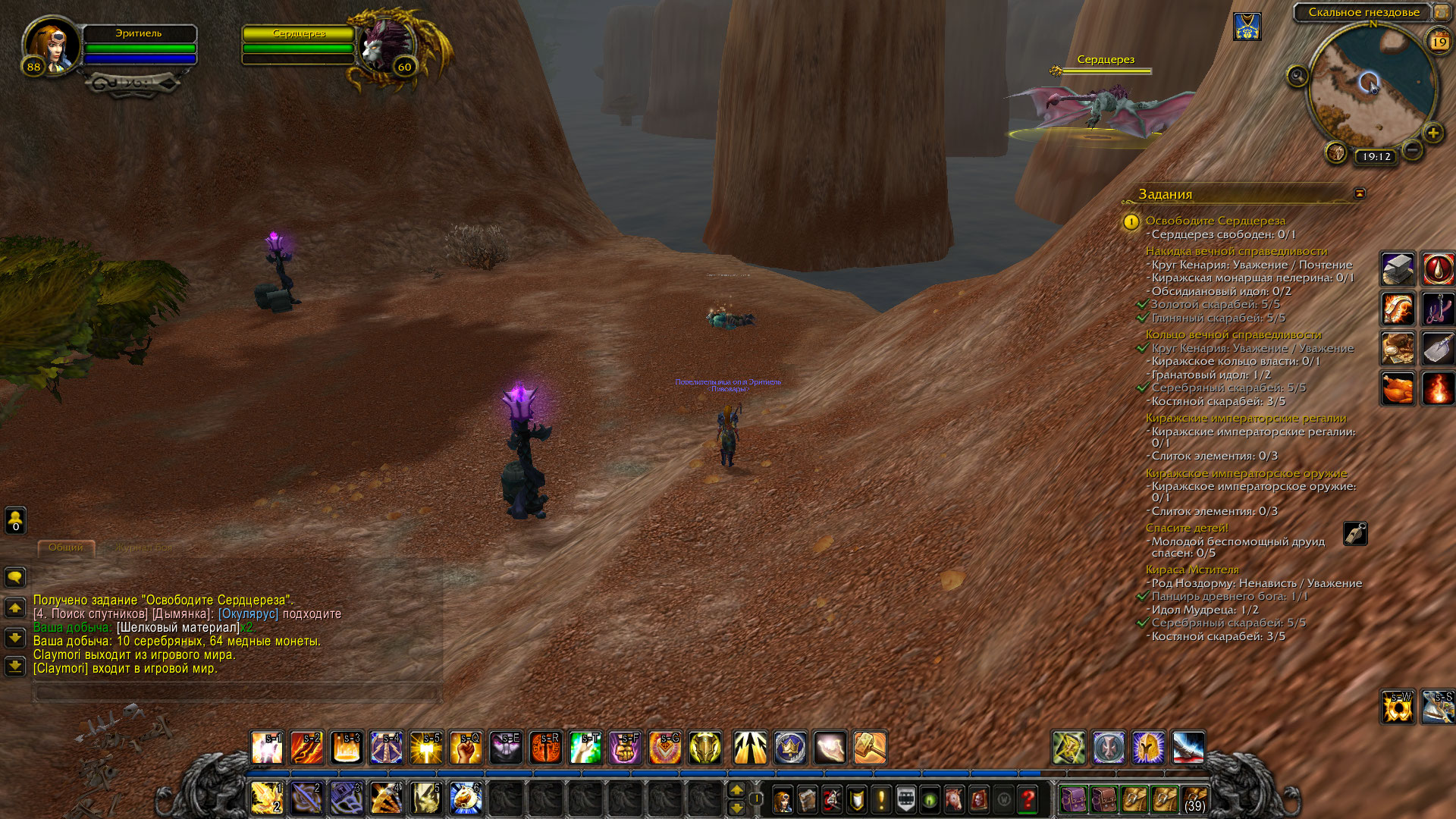Screen dimensions: 1456x819
Task: Activate the golden hammer ability icon
Action: pyautogui.click(x=869, y=748)
